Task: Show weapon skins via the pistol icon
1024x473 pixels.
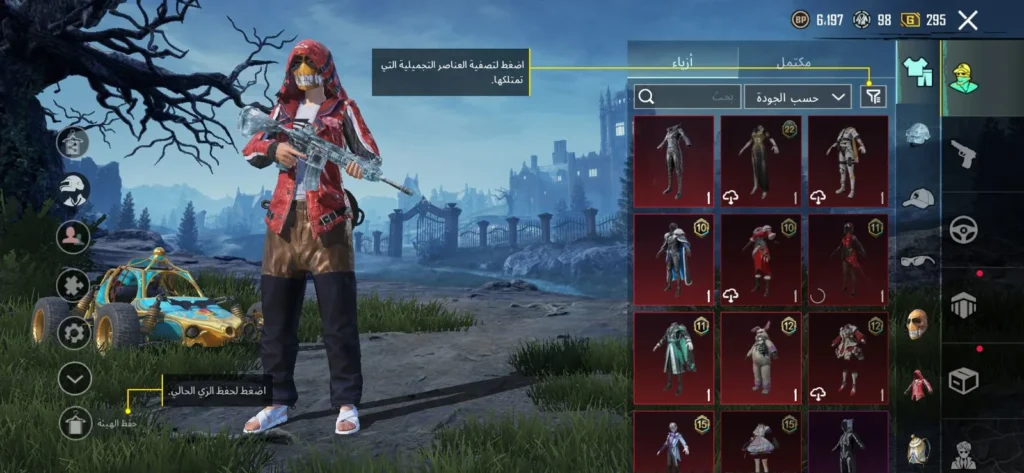Action: (x=964, y=153)
